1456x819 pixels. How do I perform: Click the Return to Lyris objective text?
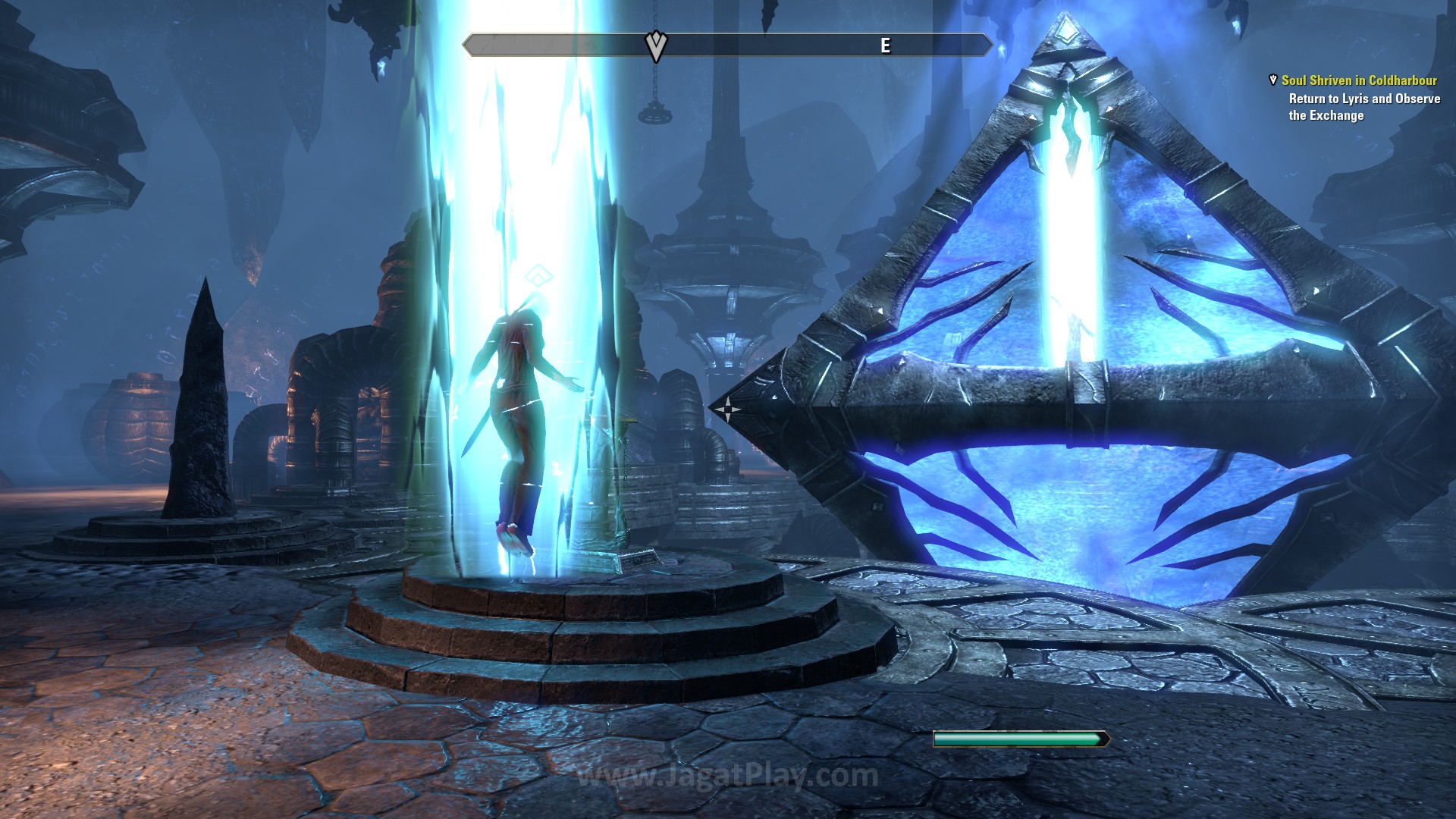point(1363,107)
